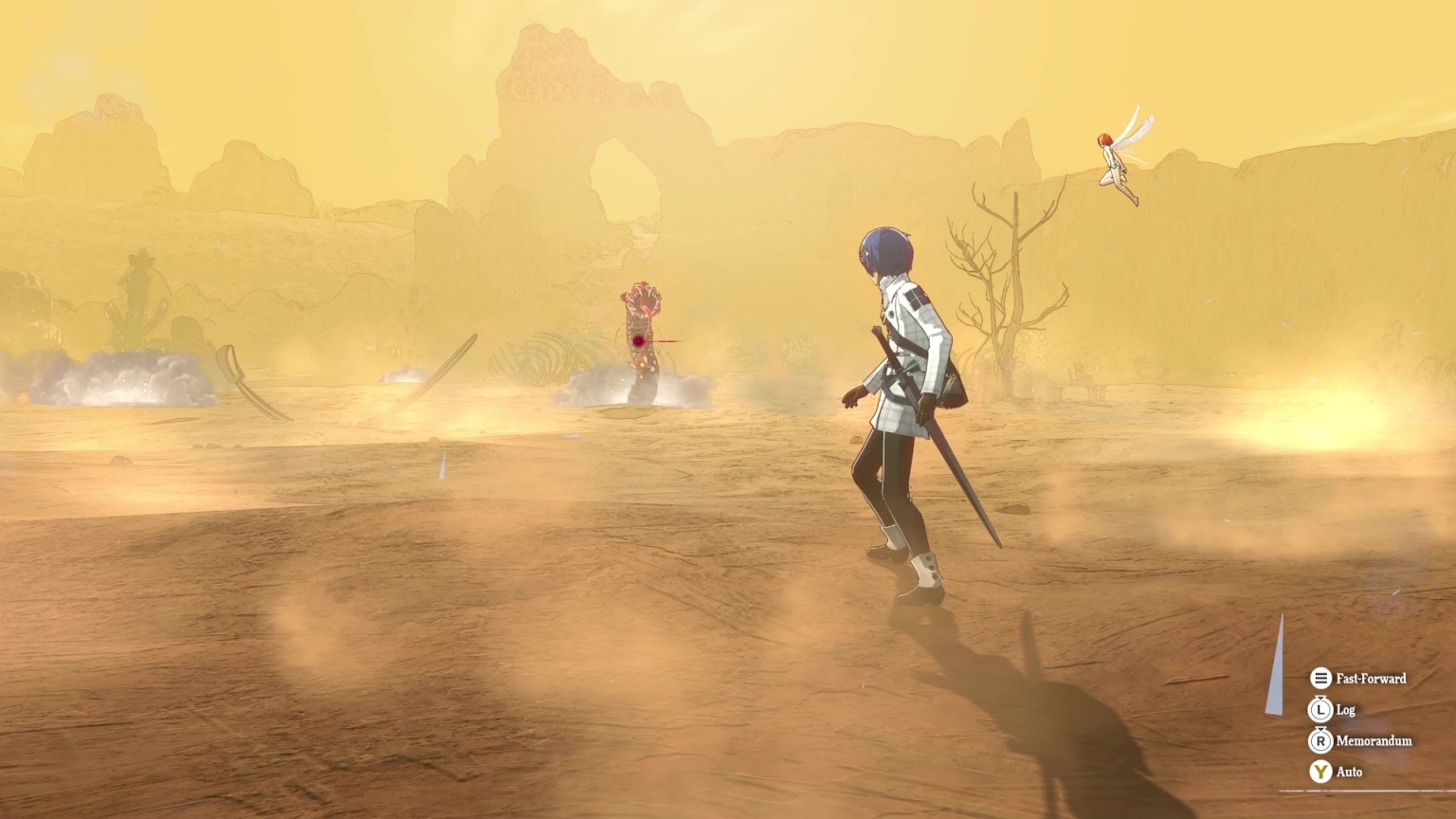The image size is (1456, 819).
Task: Click the Auto label text
Action: [x=1349, y=772]
